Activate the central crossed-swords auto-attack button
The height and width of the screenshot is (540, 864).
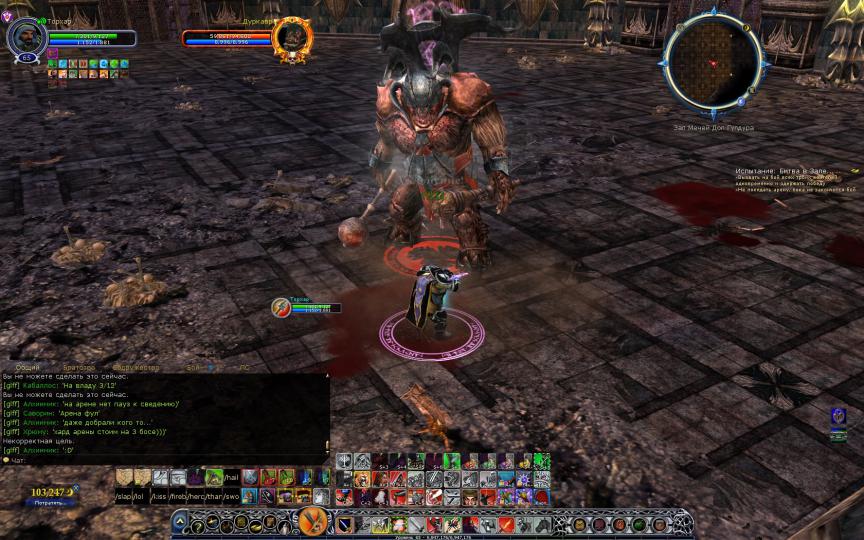pyautogui.click(x=311, y=522)
